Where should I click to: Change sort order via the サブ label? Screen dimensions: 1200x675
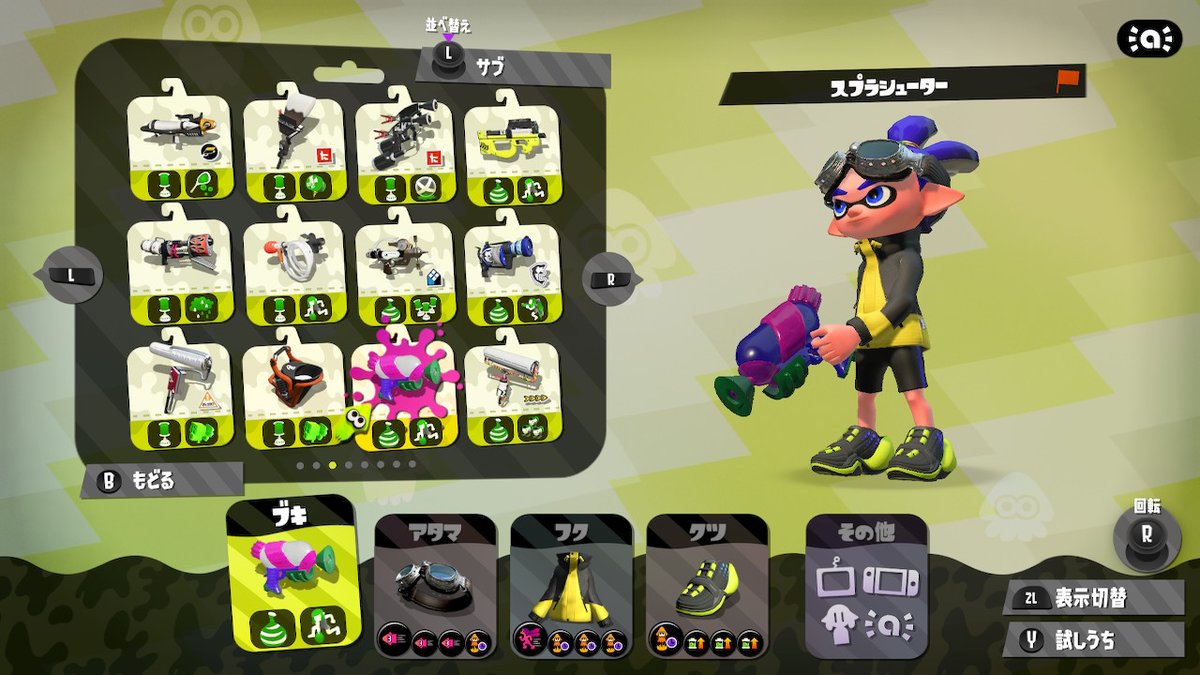pos(490,68)
